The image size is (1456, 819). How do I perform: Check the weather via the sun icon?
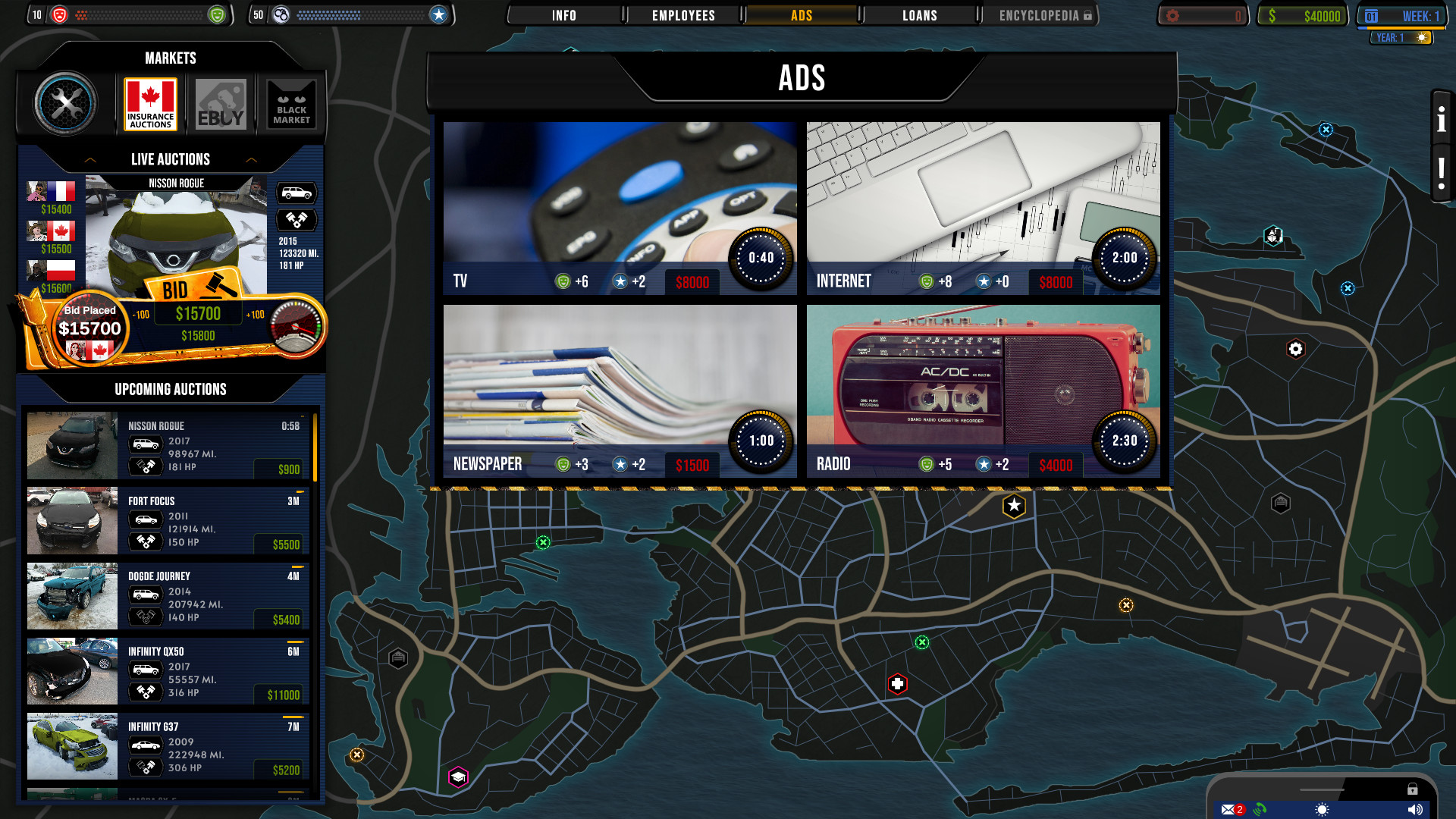[x=1323, y=809]
